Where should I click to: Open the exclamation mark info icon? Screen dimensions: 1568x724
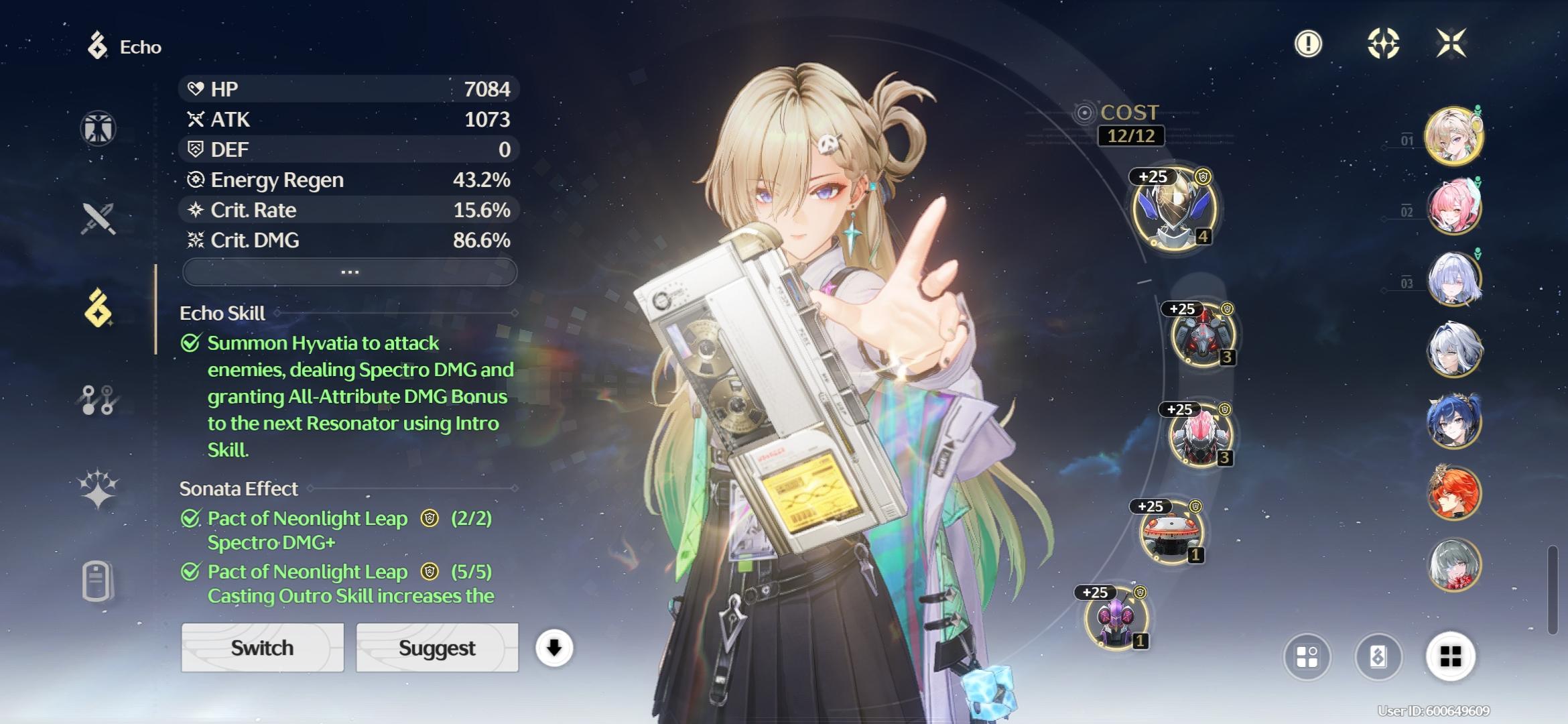(1307, 44)
